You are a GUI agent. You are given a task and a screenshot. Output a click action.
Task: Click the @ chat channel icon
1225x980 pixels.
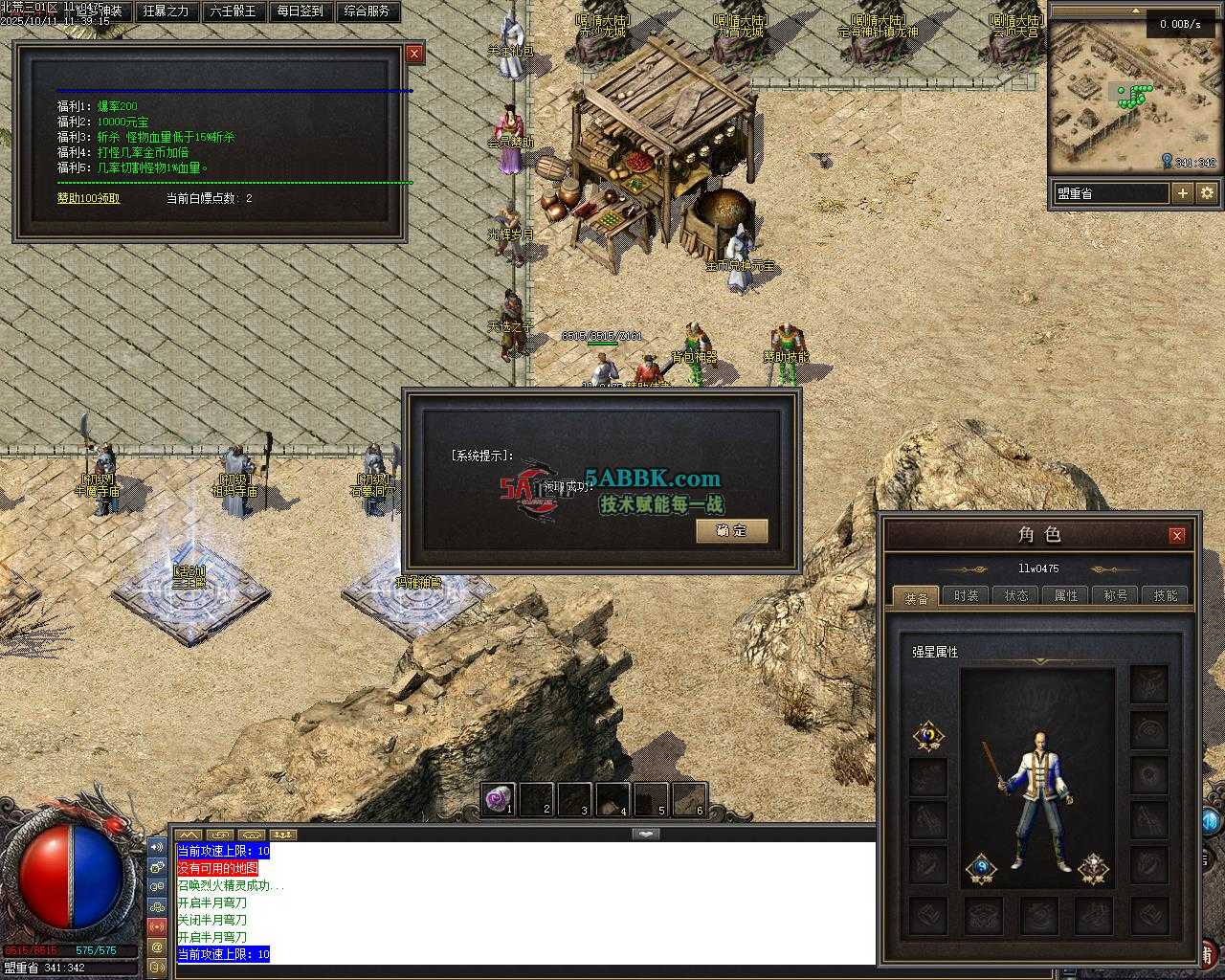point(157,947)
